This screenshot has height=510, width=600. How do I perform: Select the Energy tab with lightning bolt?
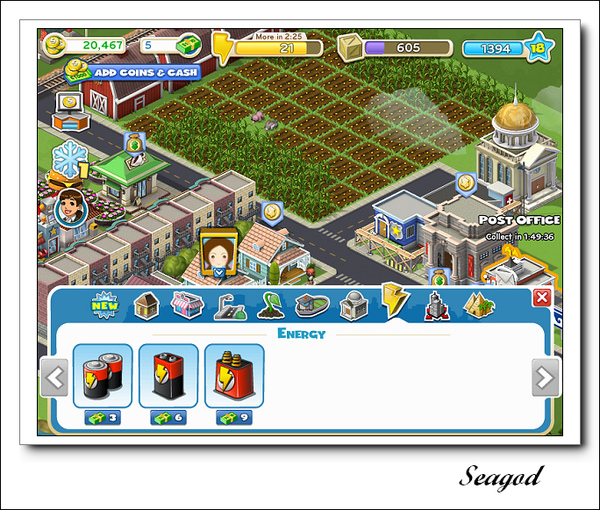393,302
